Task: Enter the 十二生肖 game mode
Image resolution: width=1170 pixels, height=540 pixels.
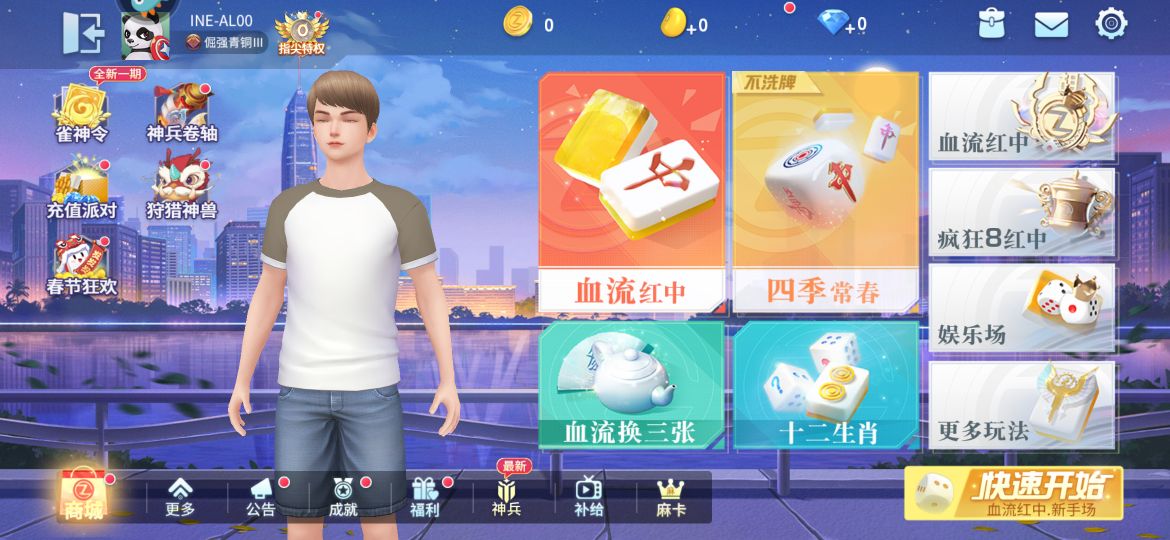Action: click(x=825, y=386)
